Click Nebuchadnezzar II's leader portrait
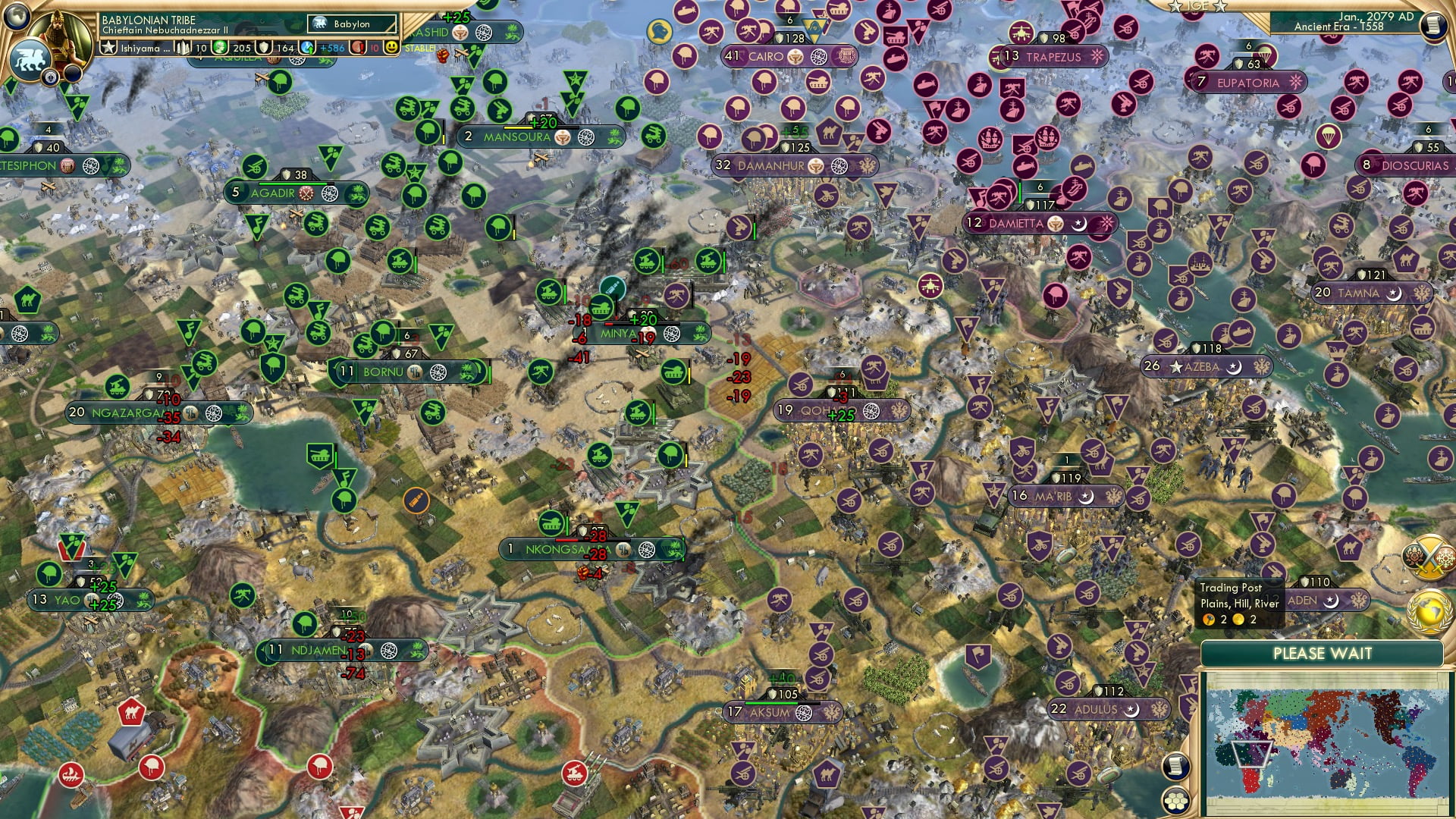Screen dimensions: 1456x819 (61, 34)
